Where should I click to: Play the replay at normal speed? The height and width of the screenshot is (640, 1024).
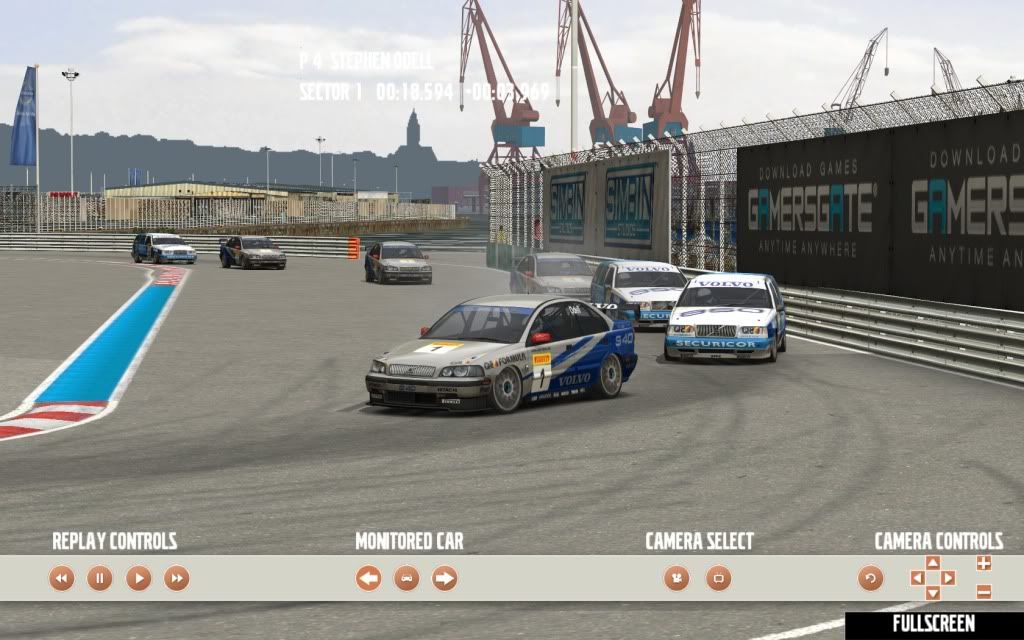coord(138,578)
